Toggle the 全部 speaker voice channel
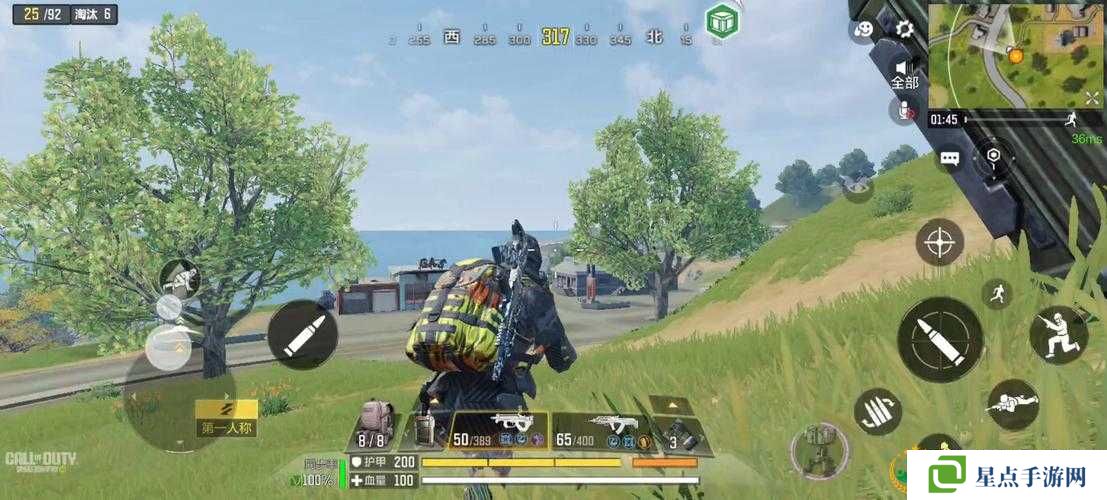This screenshot has width=1107, height=500. (904, 71)
